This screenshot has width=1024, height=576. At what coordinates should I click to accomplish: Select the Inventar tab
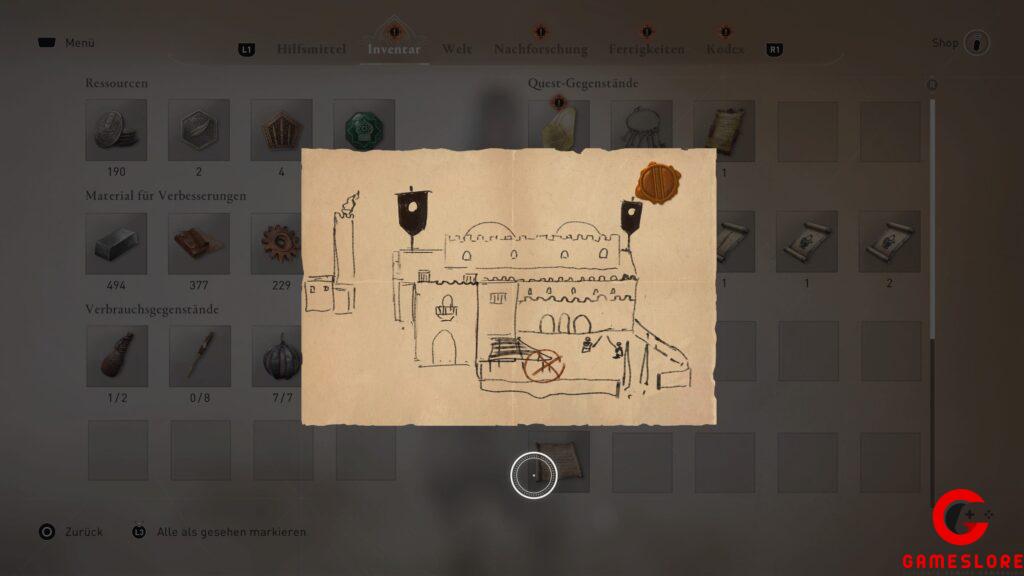(x=394, y=49)
